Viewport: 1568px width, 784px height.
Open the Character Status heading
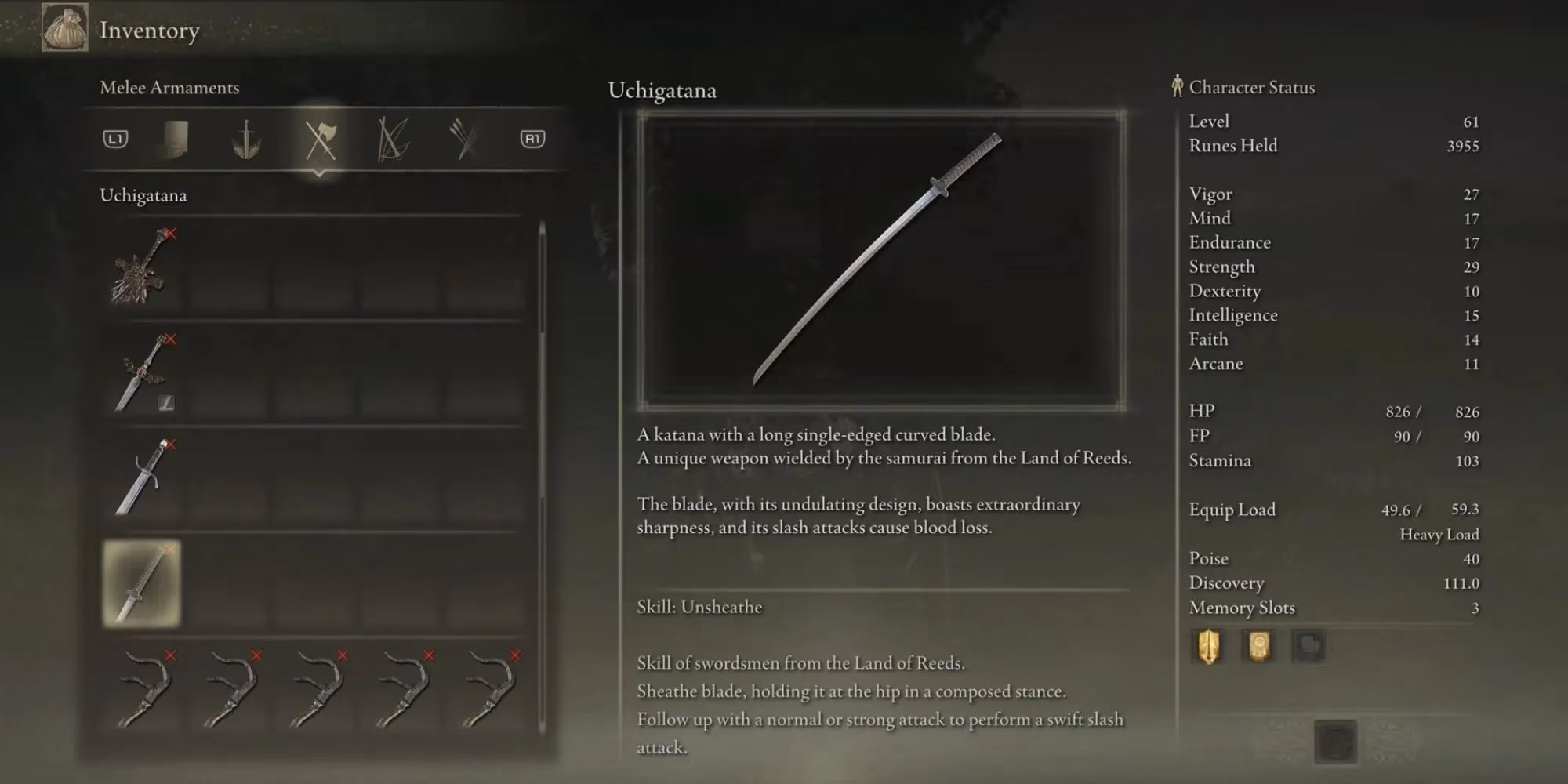tap(1252, 87)
